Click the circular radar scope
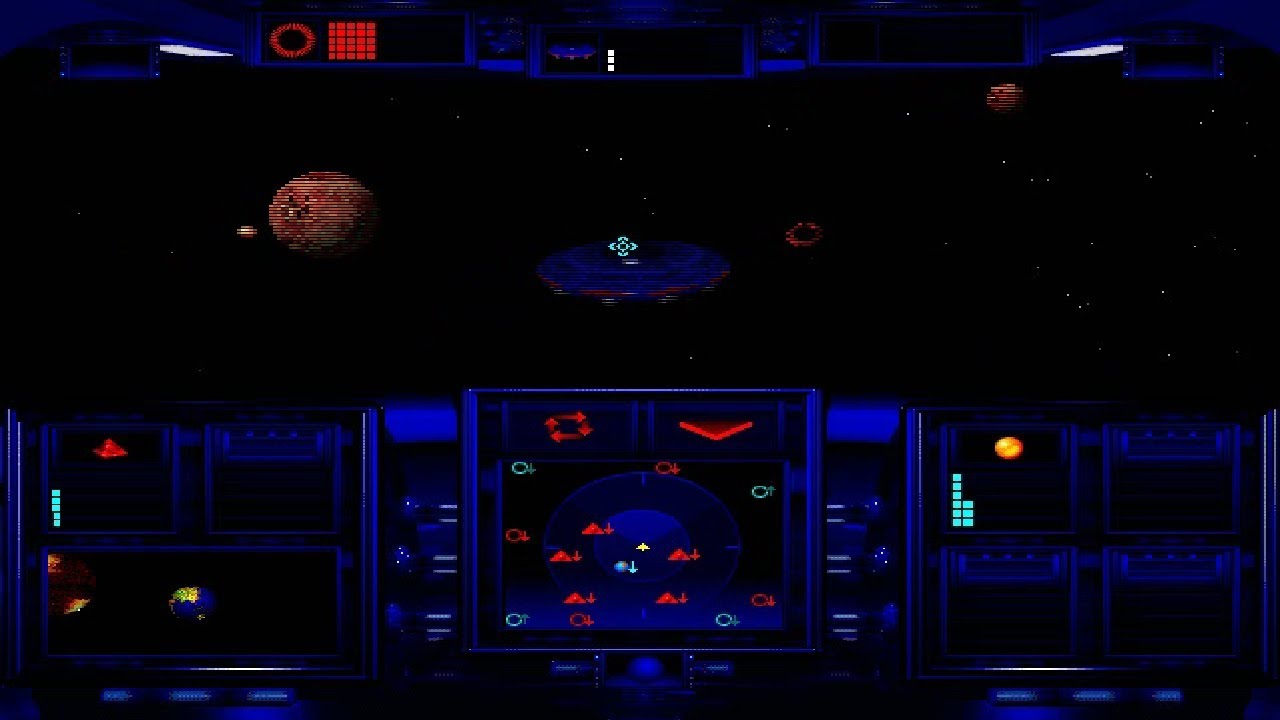The height and width of the screenshot is (720, 1280). point(642,547)
